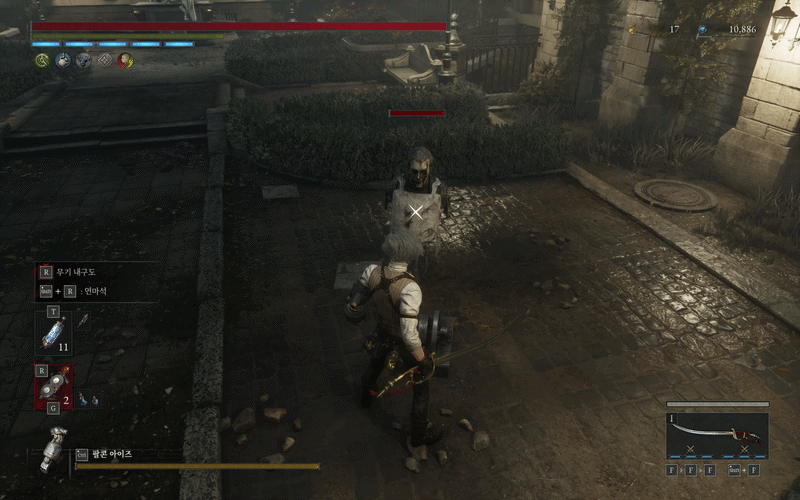The height and width of the screenshot is (500, 800).
Task: Click the green swirl buff icon
Action: tap(42, 60)
